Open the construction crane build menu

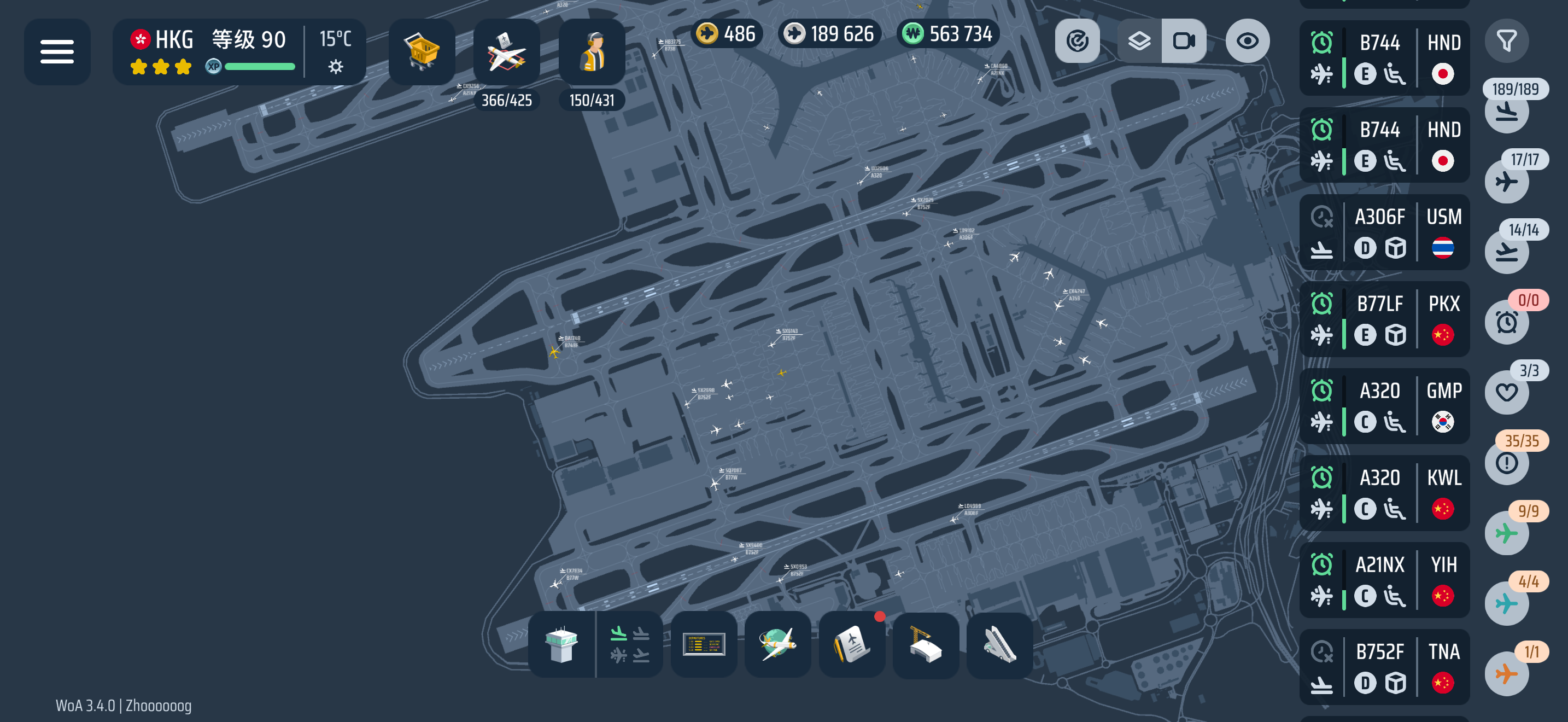(x=925, y=645)
